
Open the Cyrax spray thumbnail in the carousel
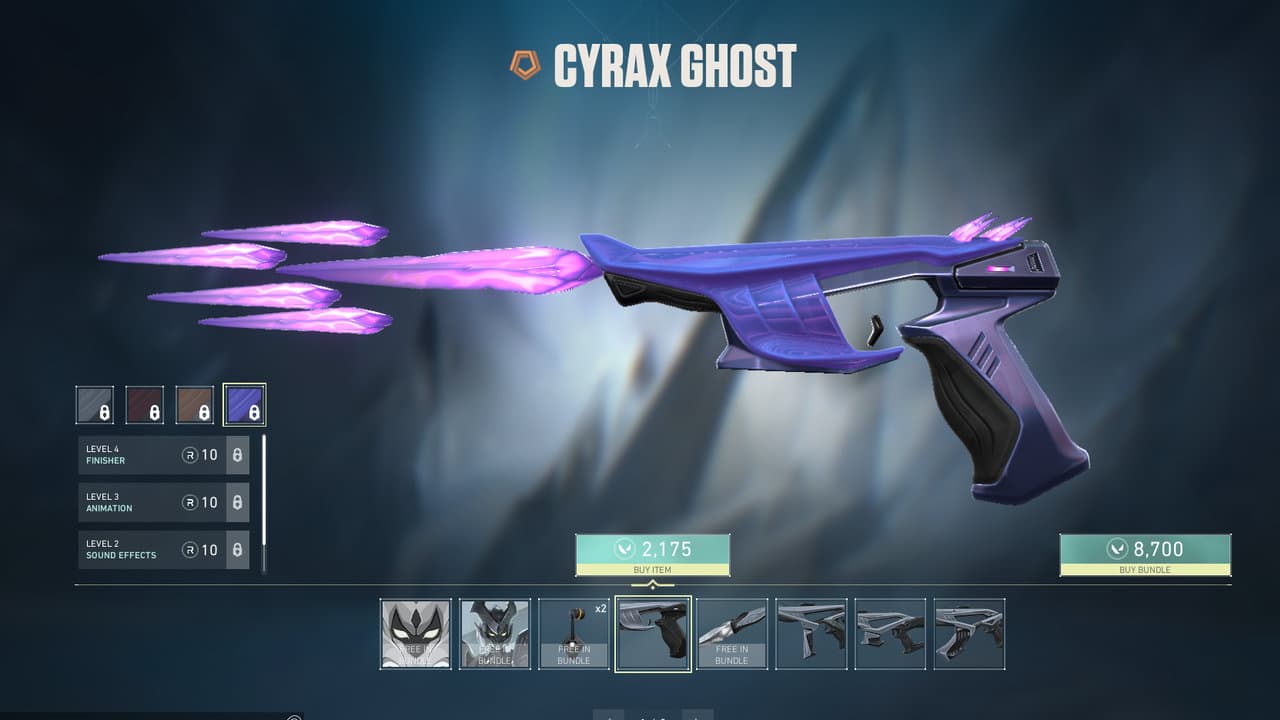click(x=414, y=633)
